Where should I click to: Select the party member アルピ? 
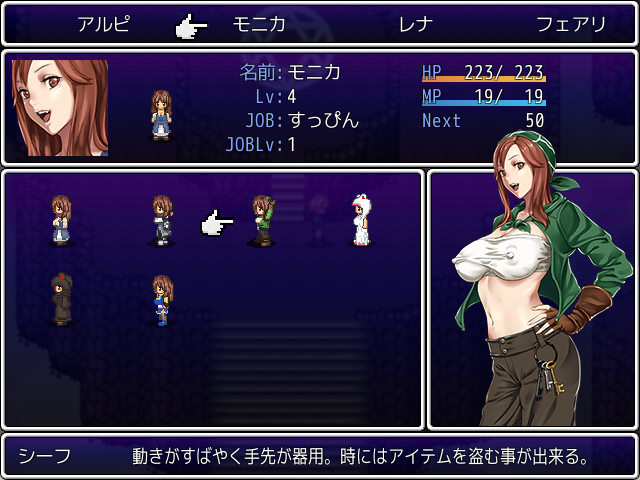(105, 24)
